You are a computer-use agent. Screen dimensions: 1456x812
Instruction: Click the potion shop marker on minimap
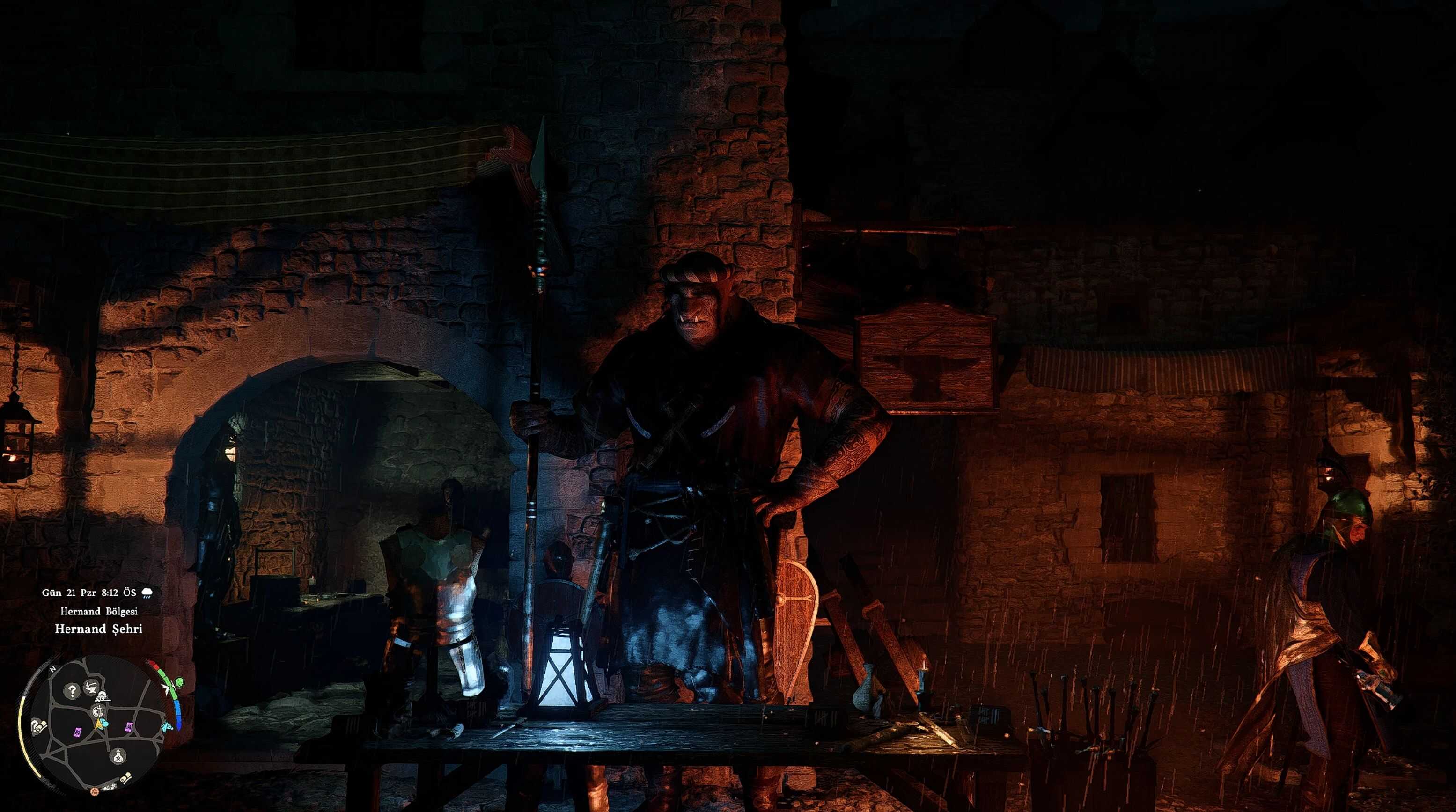click(118, 756)
